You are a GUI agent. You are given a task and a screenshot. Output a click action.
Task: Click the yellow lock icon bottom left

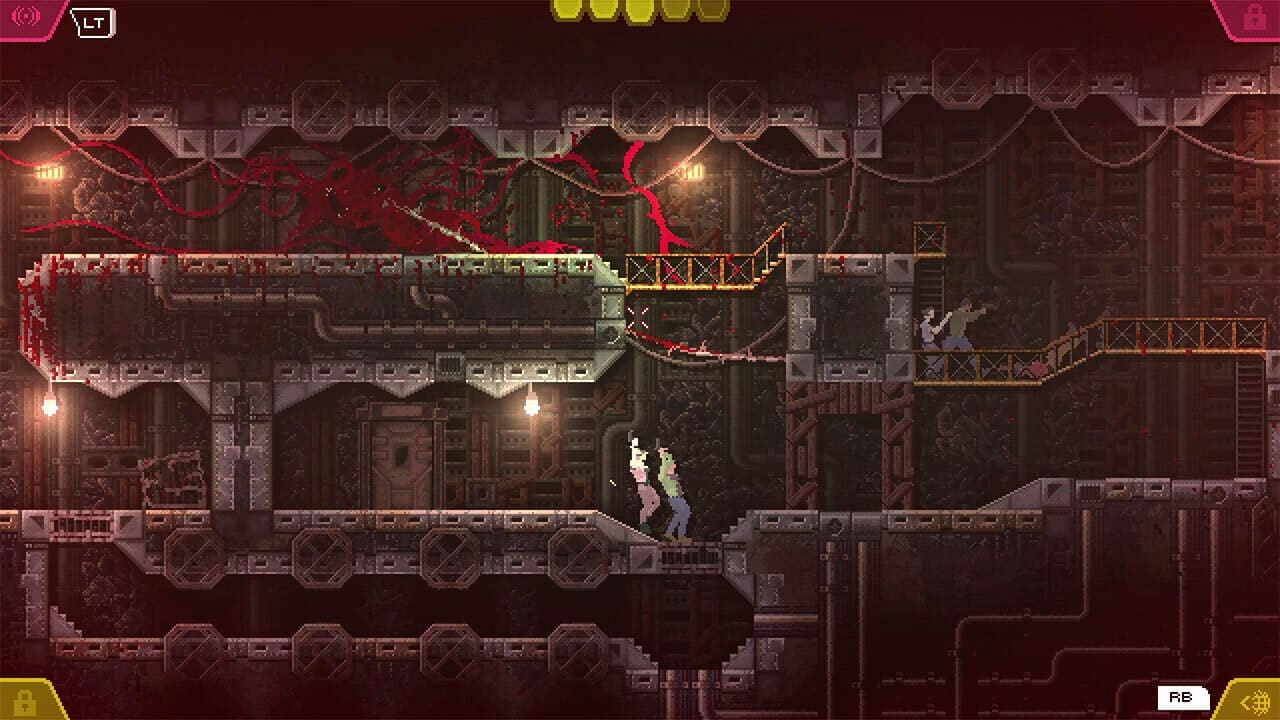pyautogui.click(x=26, y=701)
